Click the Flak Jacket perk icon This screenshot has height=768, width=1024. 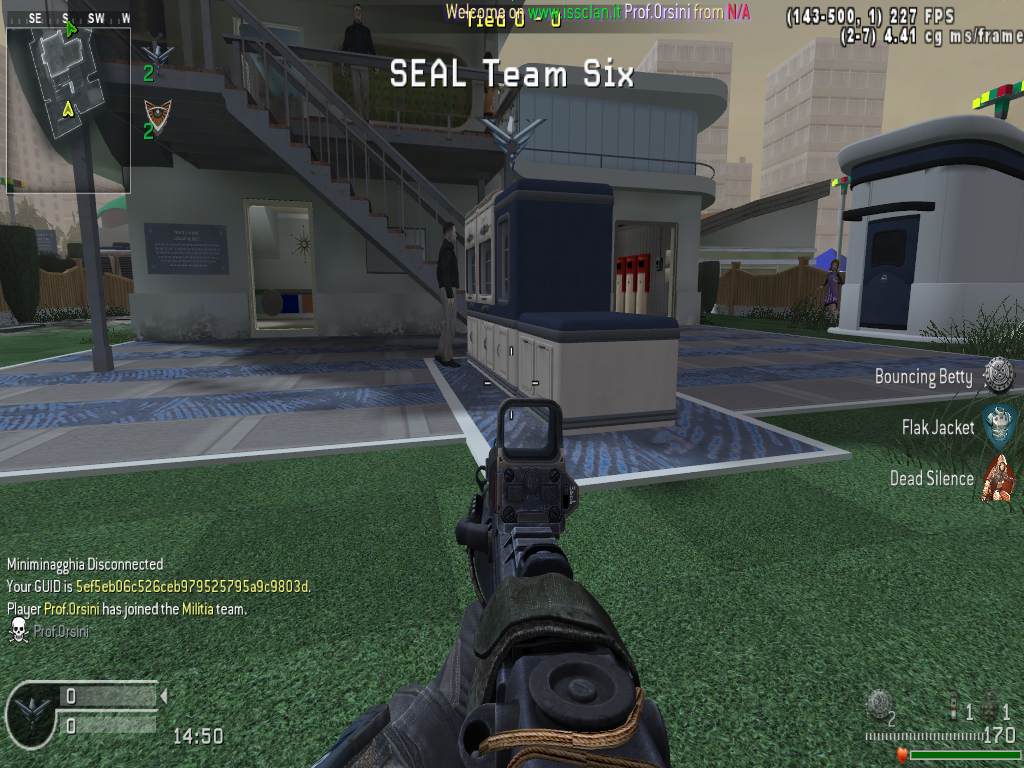click(x=997, y=426)
